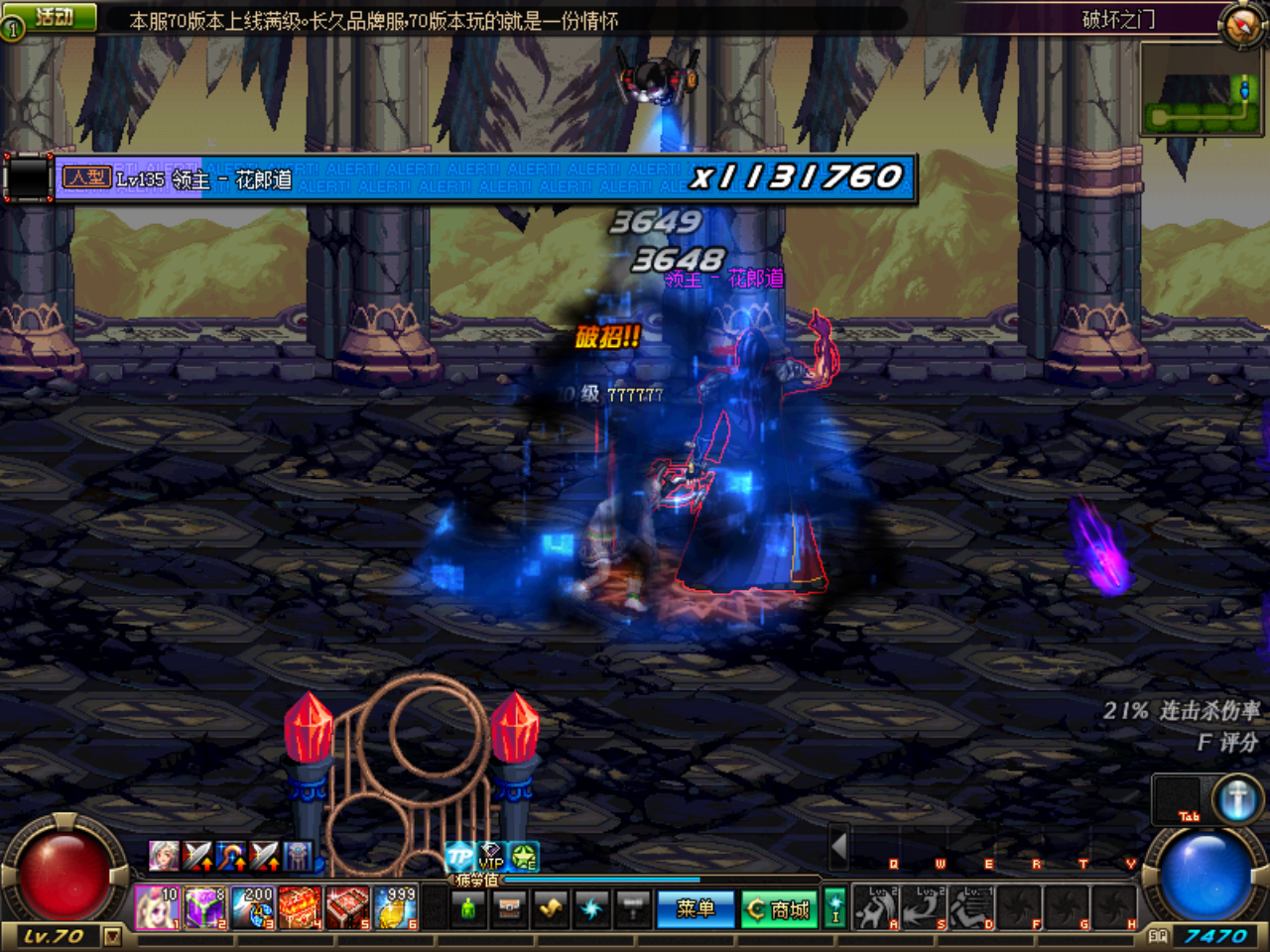Viewport: 1270px width, 952px height.
Task: Select the hammer icon on bottom bar
Action: click(633, 909)
